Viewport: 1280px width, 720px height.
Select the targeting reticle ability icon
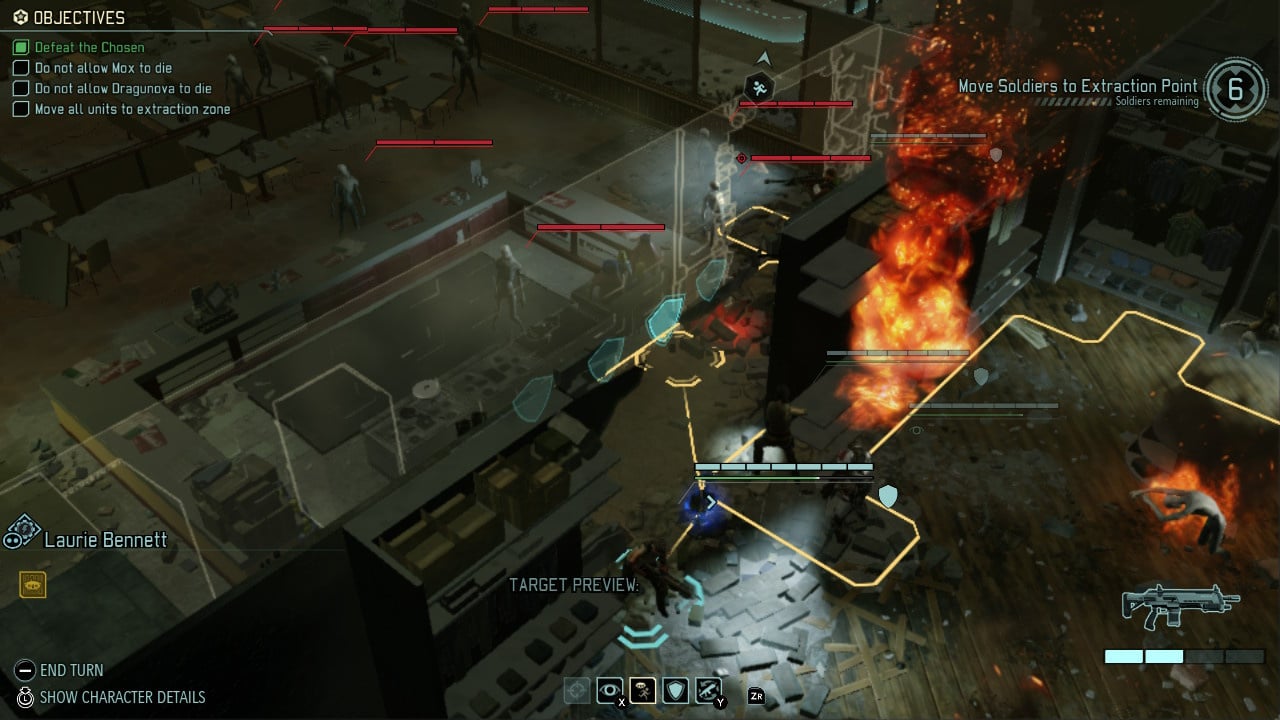578,690
